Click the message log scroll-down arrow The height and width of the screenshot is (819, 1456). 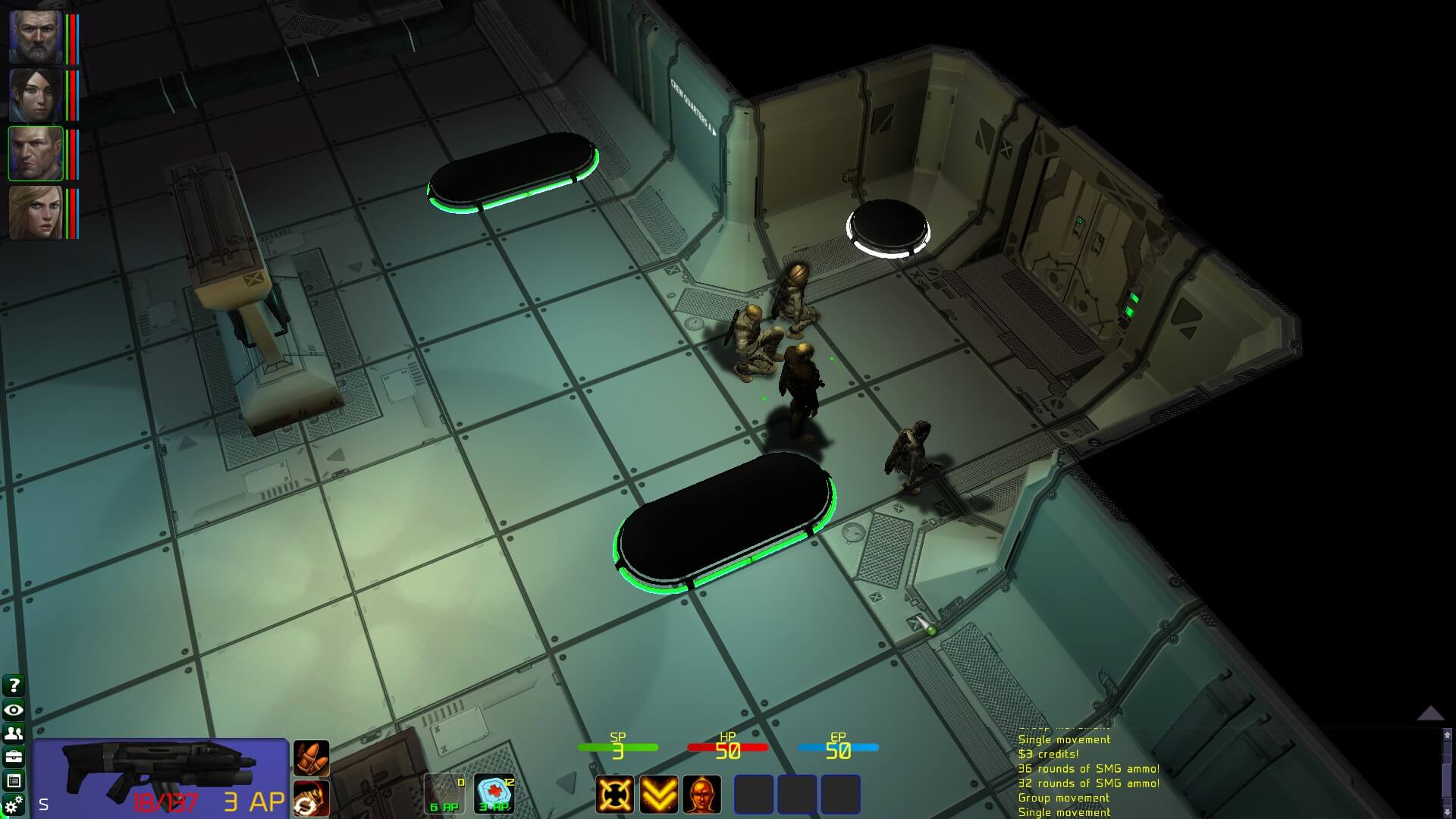tap(1447, 811)
